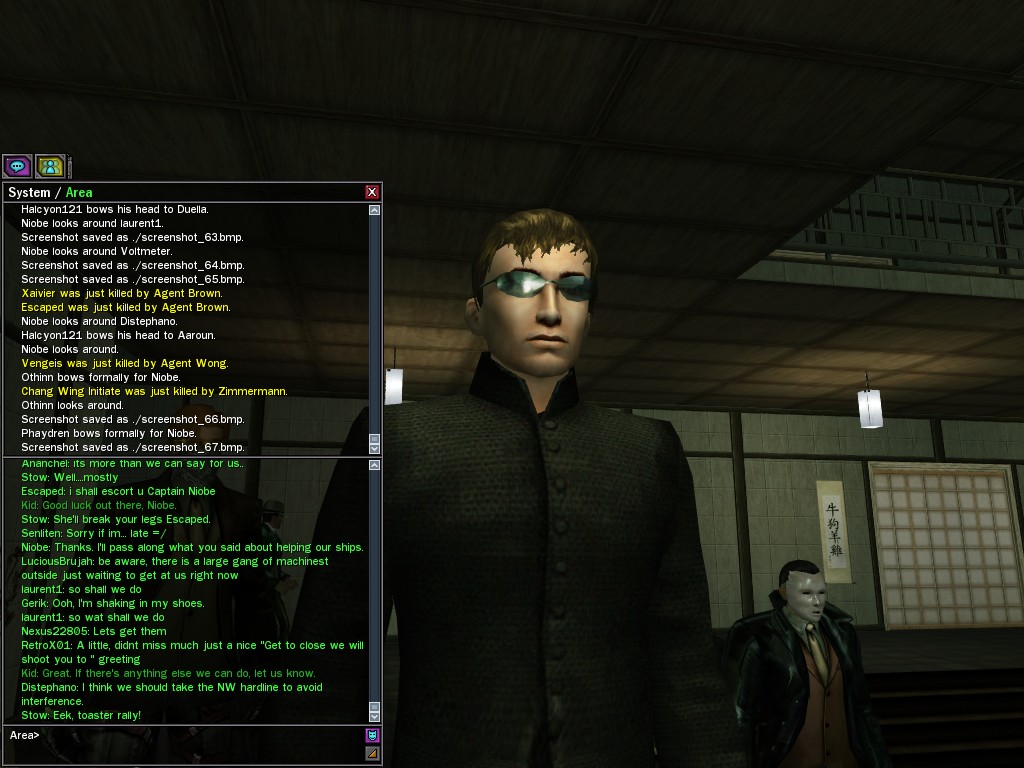Select the green Area channel label
This screenshot has height=768, width=1024.
coord(79,192)
